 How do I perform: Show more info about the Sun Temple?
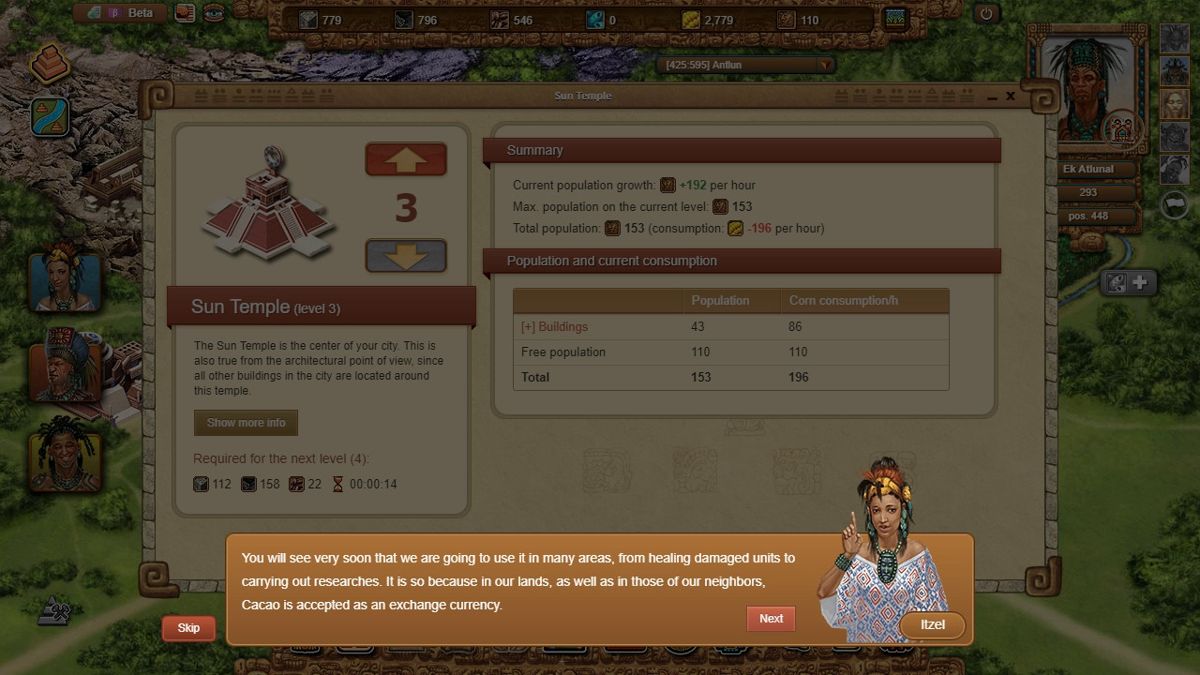point(246,423)
